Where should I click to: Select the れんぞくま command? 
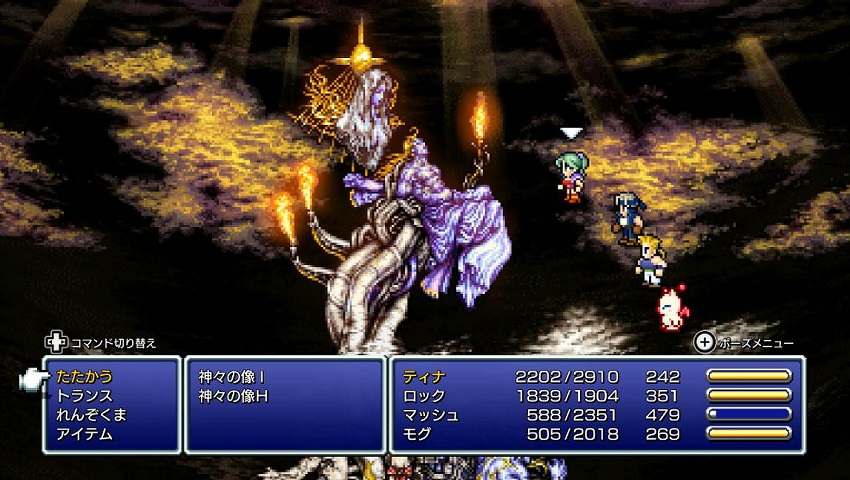tap(91, 415)
